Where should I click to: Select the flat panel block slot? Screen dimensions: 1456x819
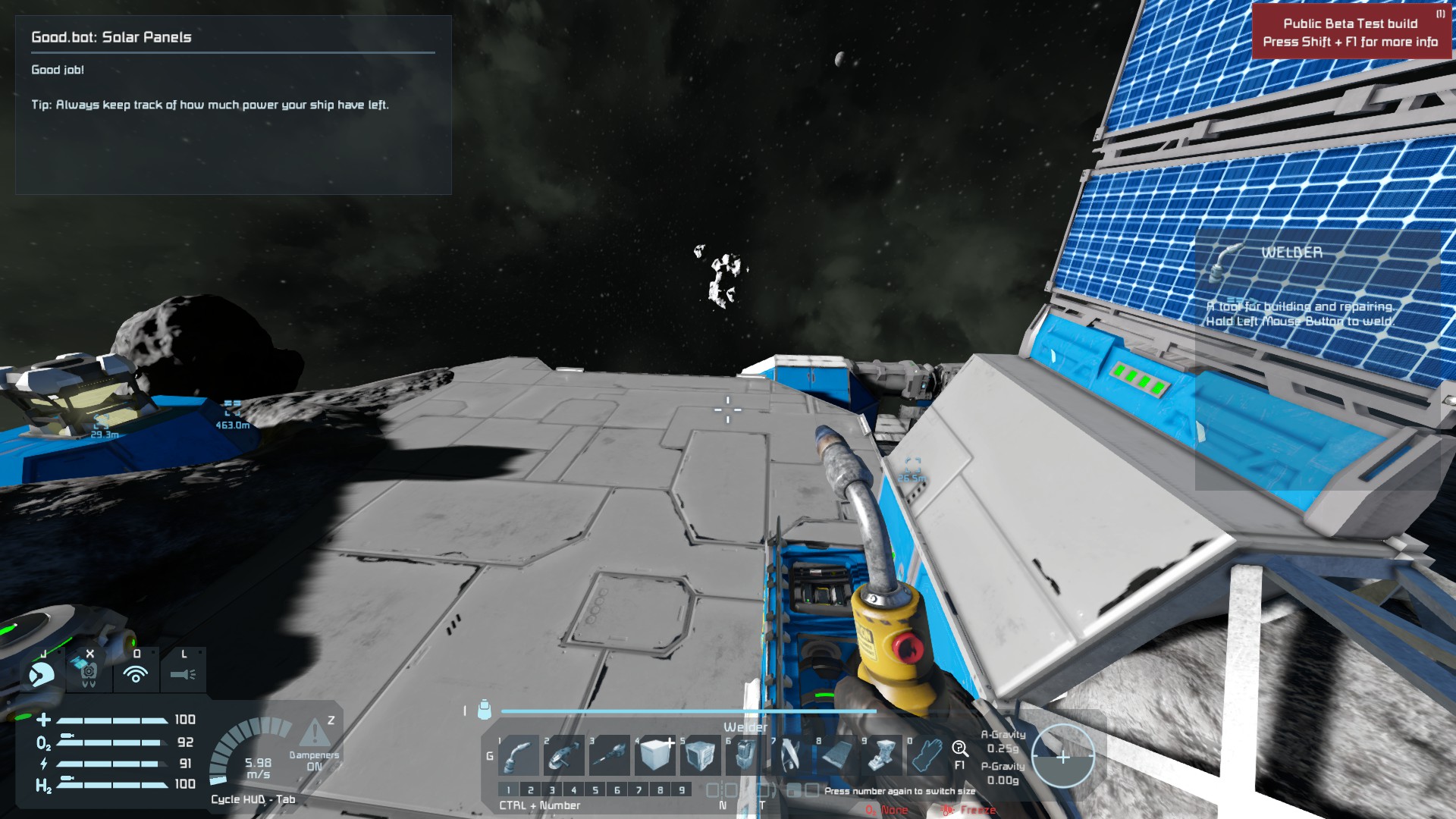click(836, 755)
